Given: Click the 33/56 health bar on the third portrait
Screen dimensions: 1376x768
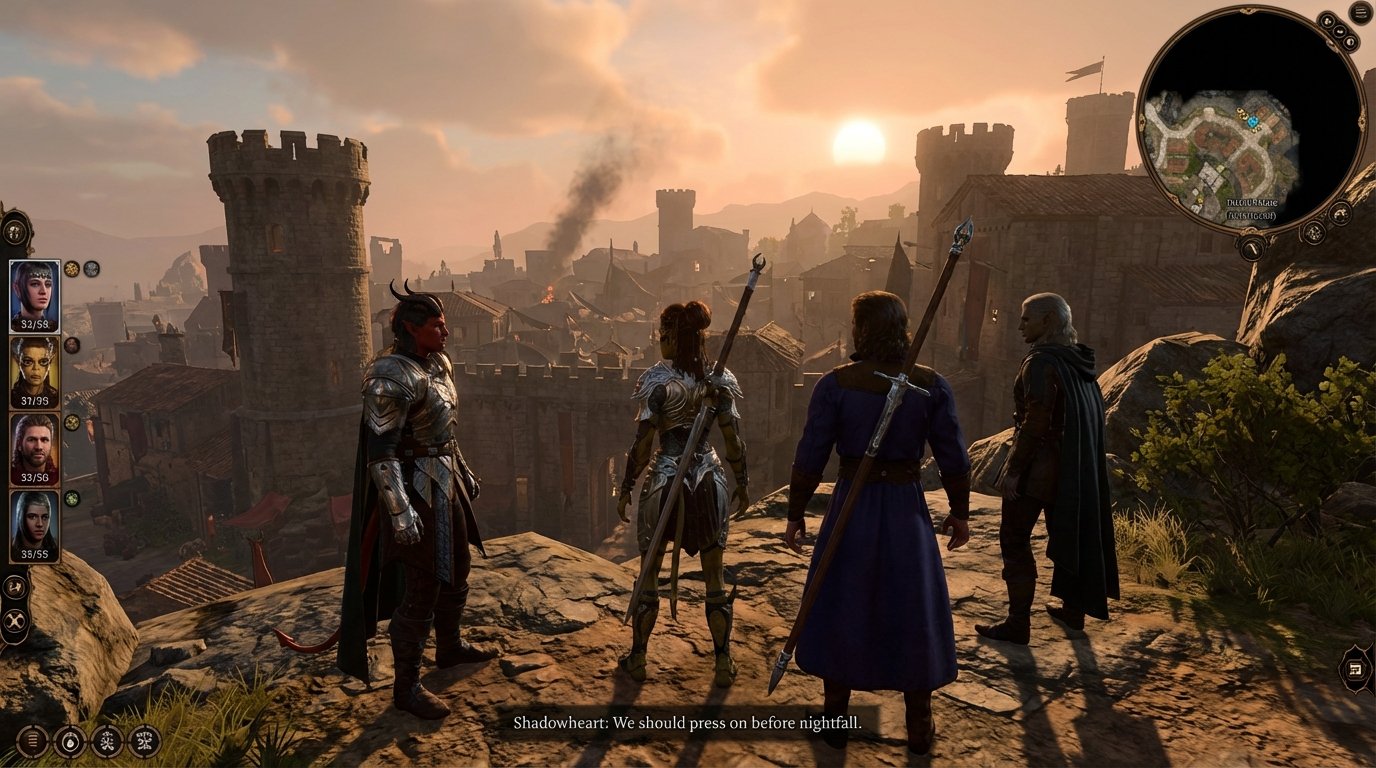Looking at the screenshot, I should click(33, 477).
